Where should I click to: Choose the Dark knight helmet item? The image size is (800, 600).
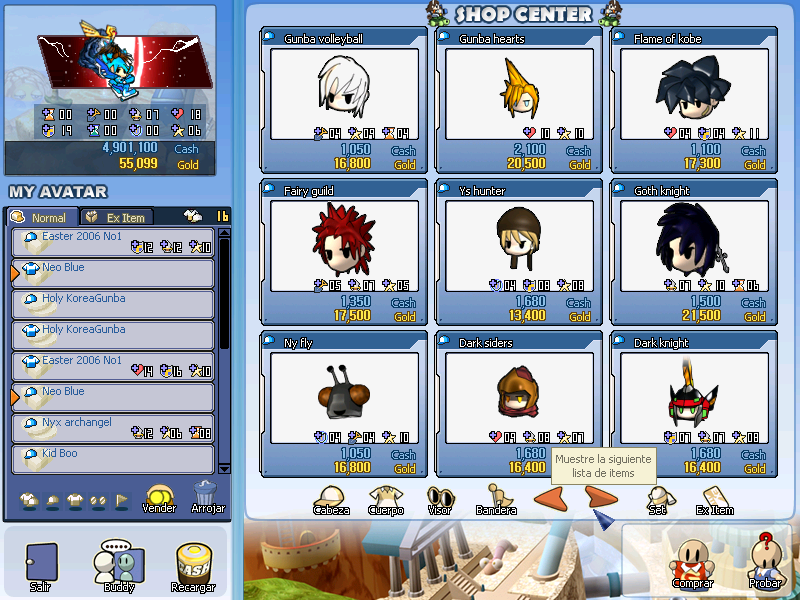[694, 392]
